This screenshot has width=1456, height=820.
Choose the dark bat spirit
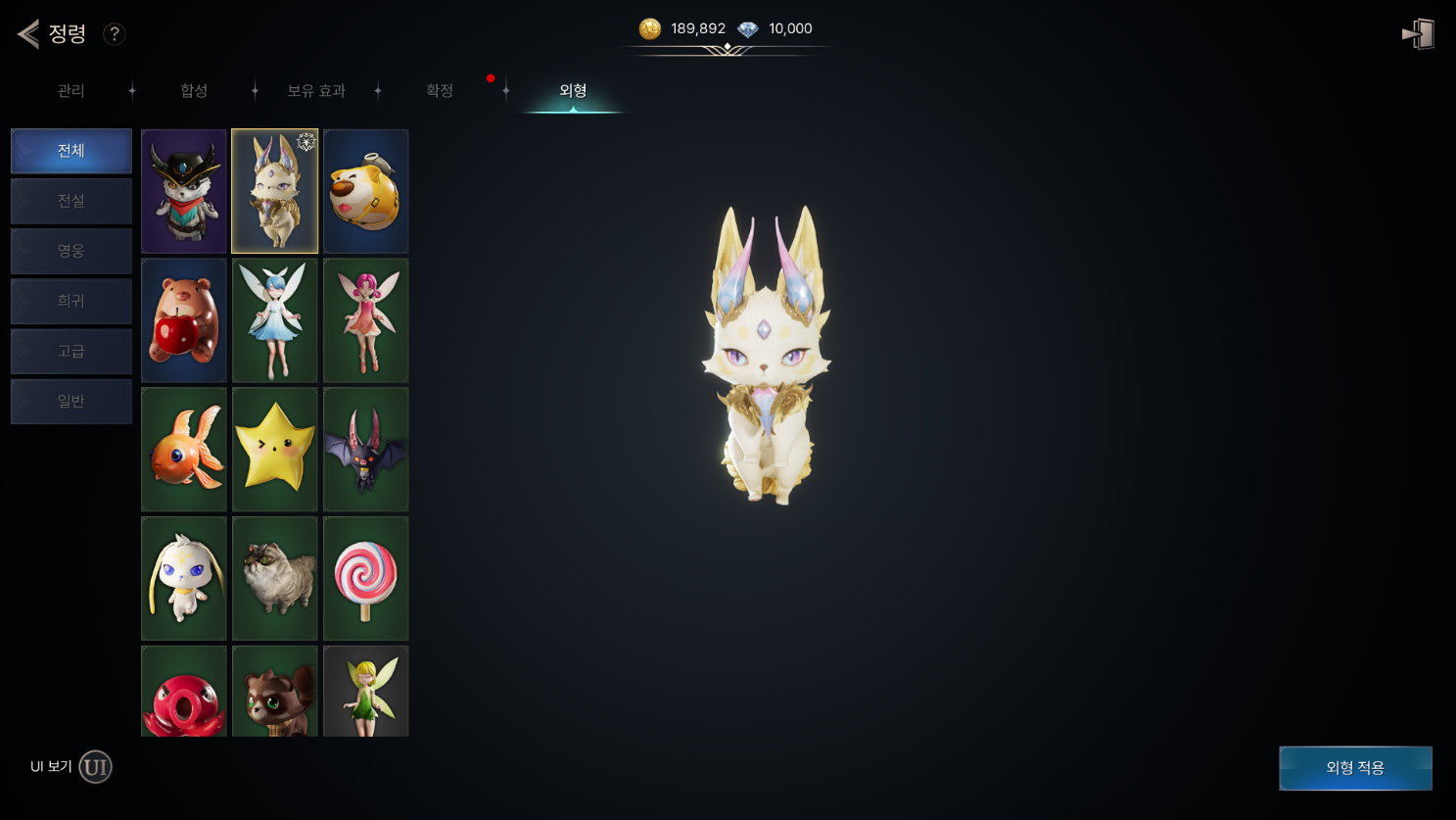pyautogui.click(x=366, y=450)
